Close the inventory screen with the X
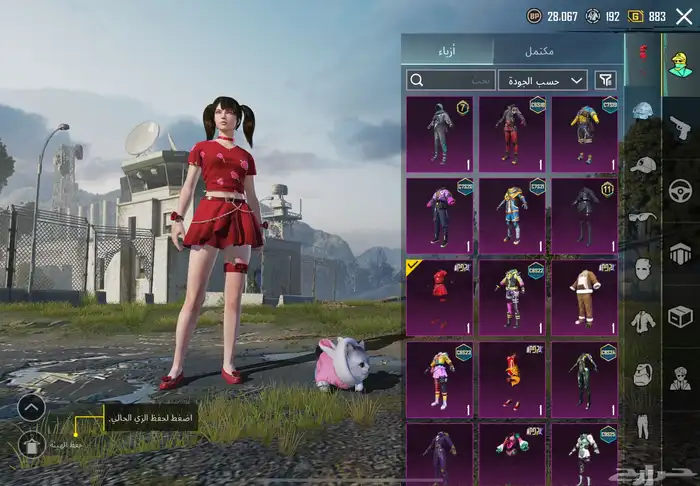The width and height of the screenshot is (700, 486). click(x=684, y=15)
